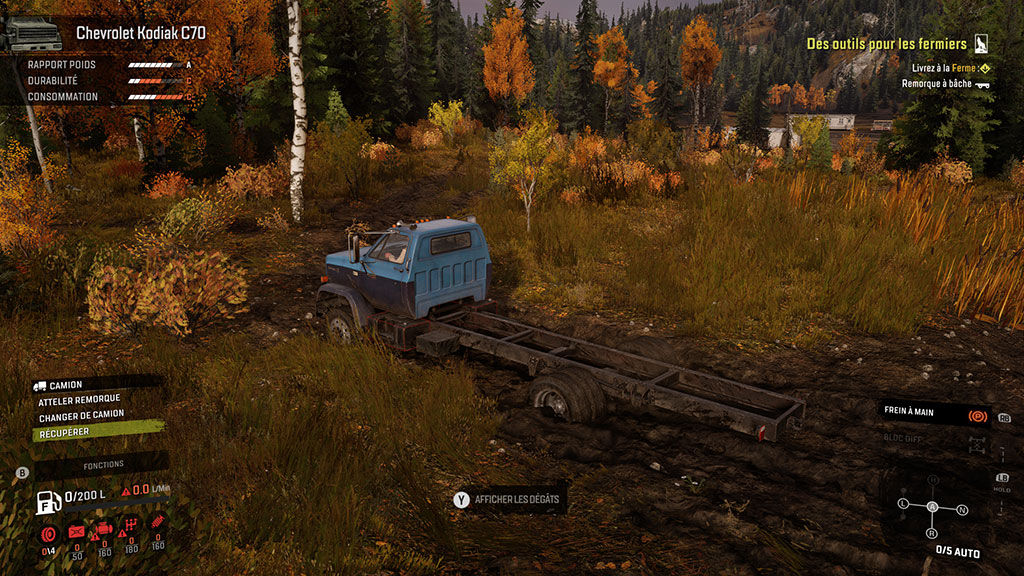
Task: Shift the gearbox to Reverse (R)
Action: [932, 533]
